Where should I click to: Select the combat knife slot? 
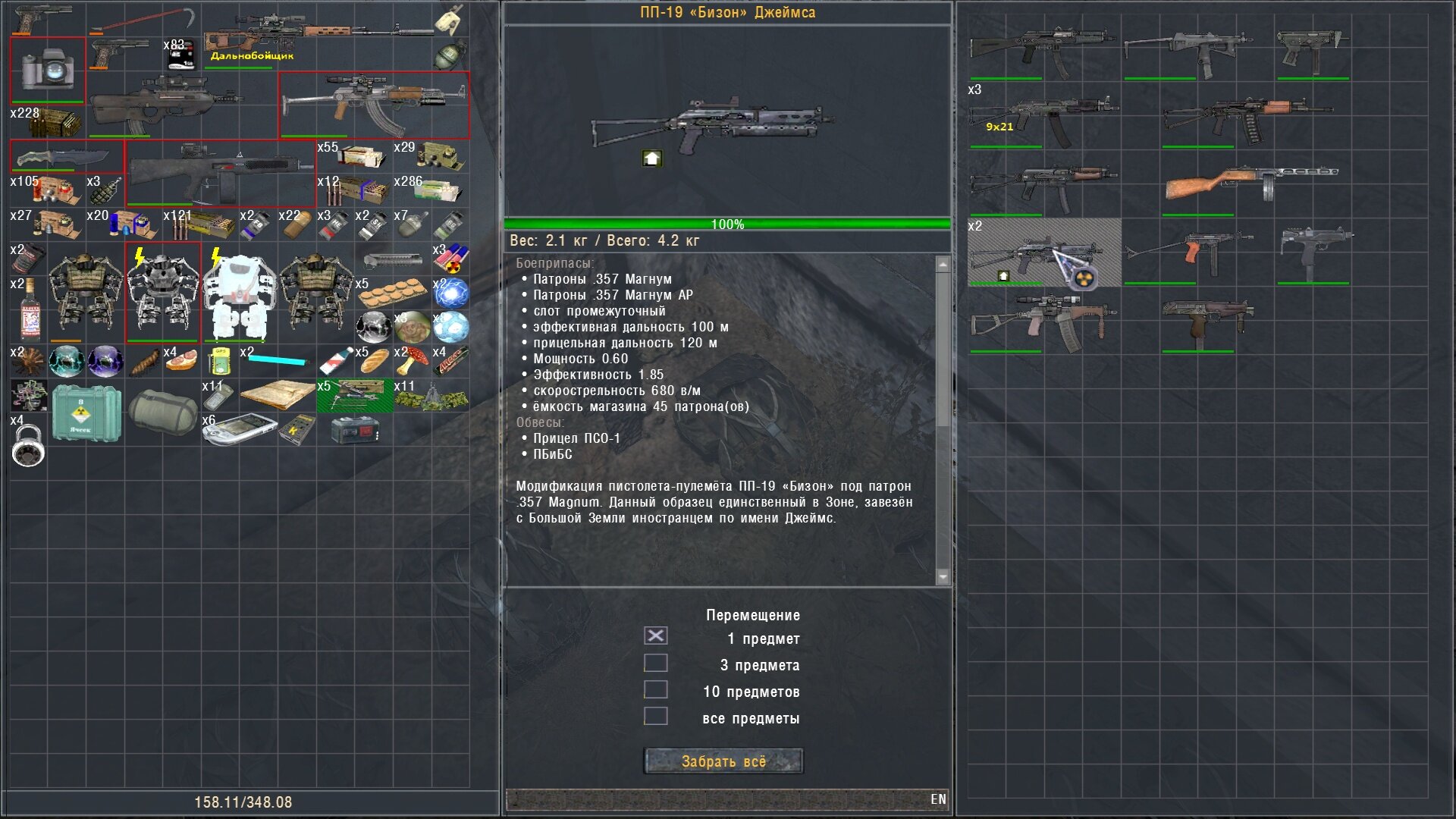(67, 157)
